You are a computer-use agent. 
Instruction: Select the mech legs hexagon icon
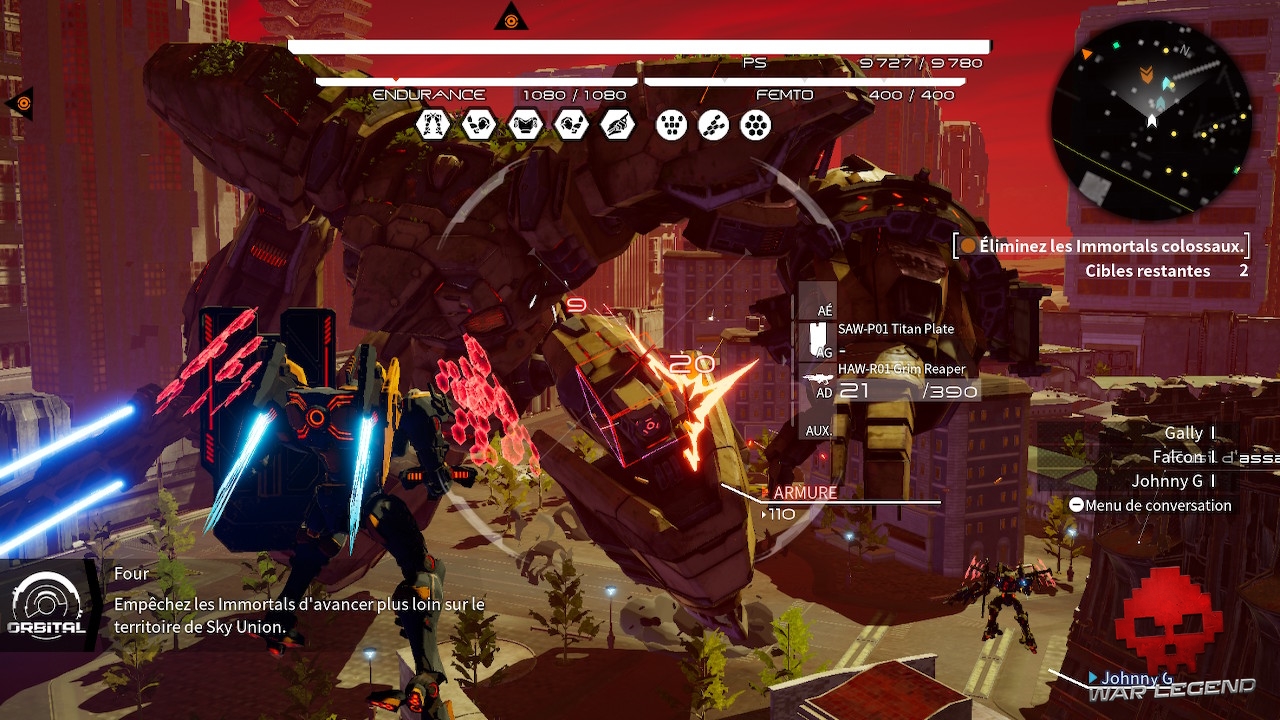tap(433, 125)
